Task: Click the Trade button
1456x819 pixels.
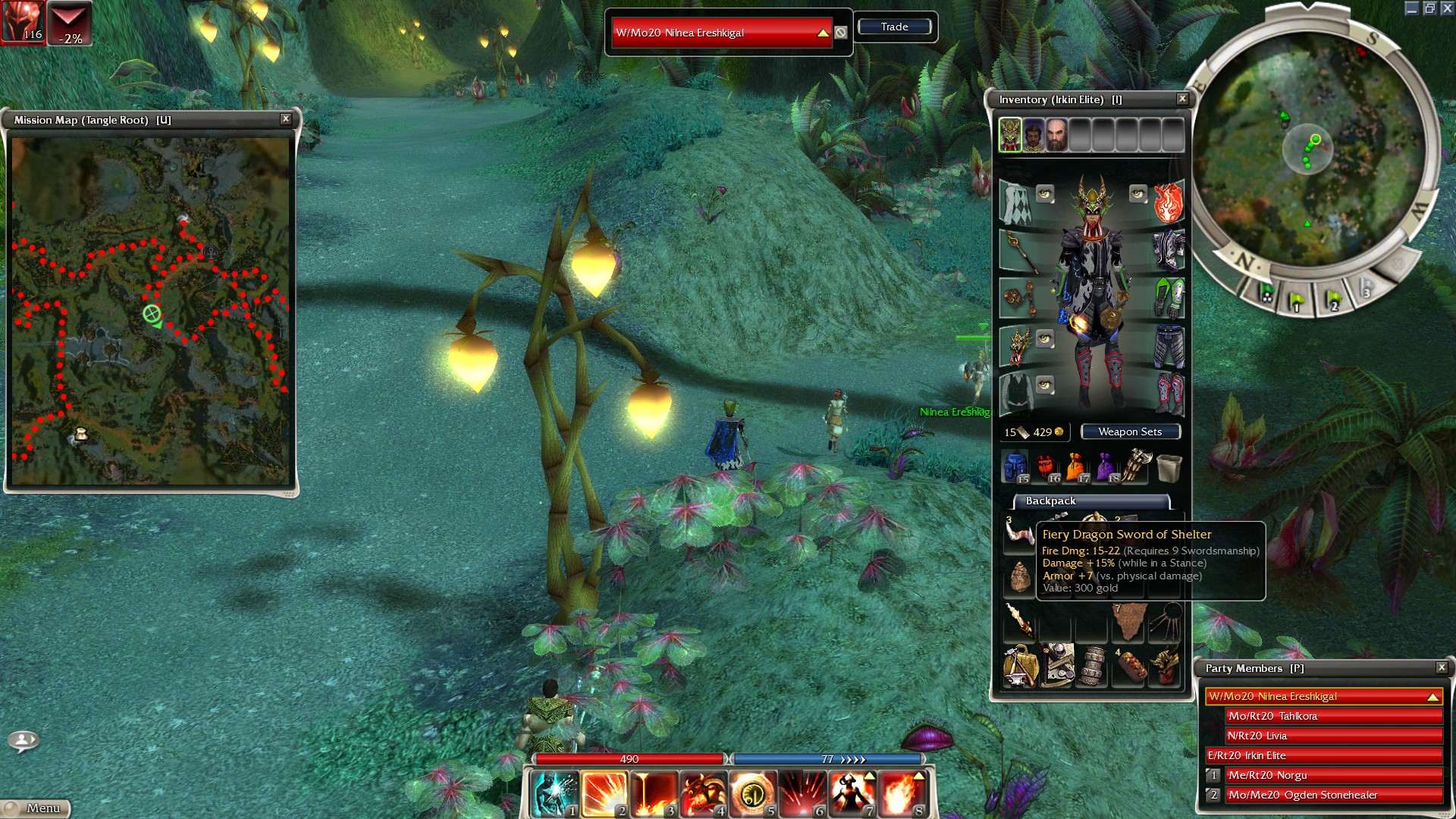Action: [x=894, y=27]
